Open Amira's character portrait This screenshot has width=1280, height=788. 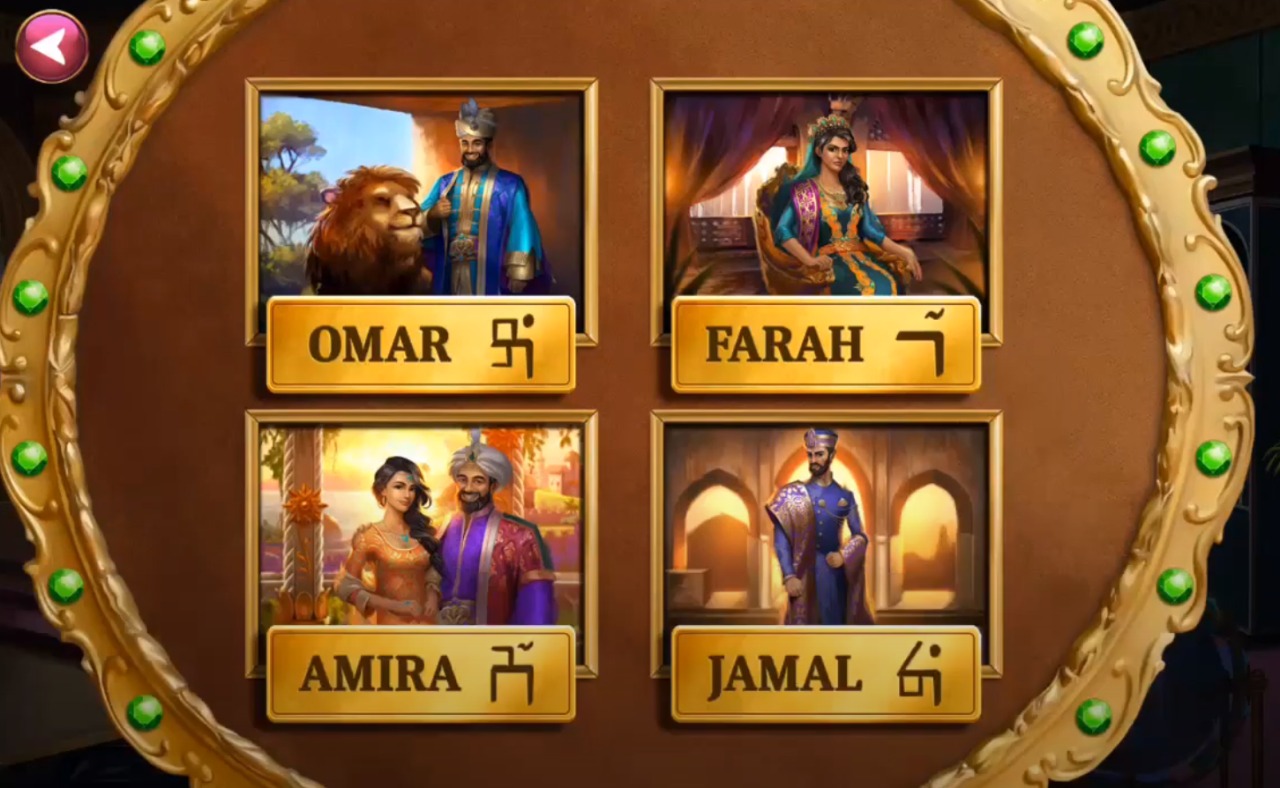[x=420, y=520]
